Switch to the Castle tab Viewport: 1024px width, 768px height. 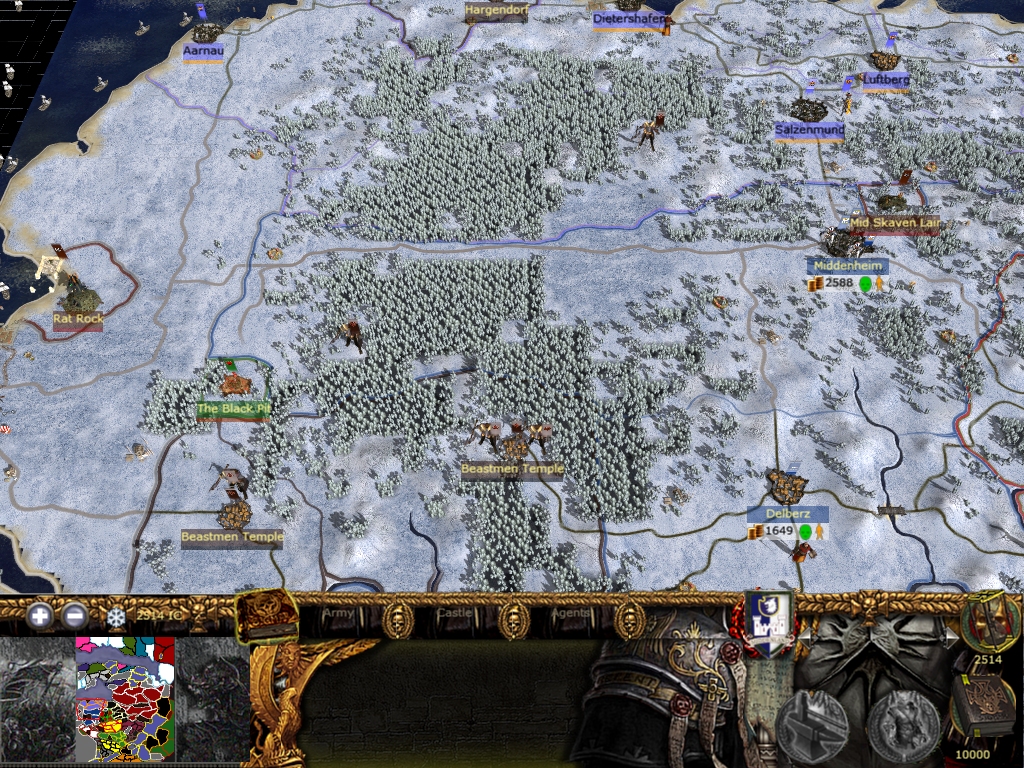tap(455, 612)
